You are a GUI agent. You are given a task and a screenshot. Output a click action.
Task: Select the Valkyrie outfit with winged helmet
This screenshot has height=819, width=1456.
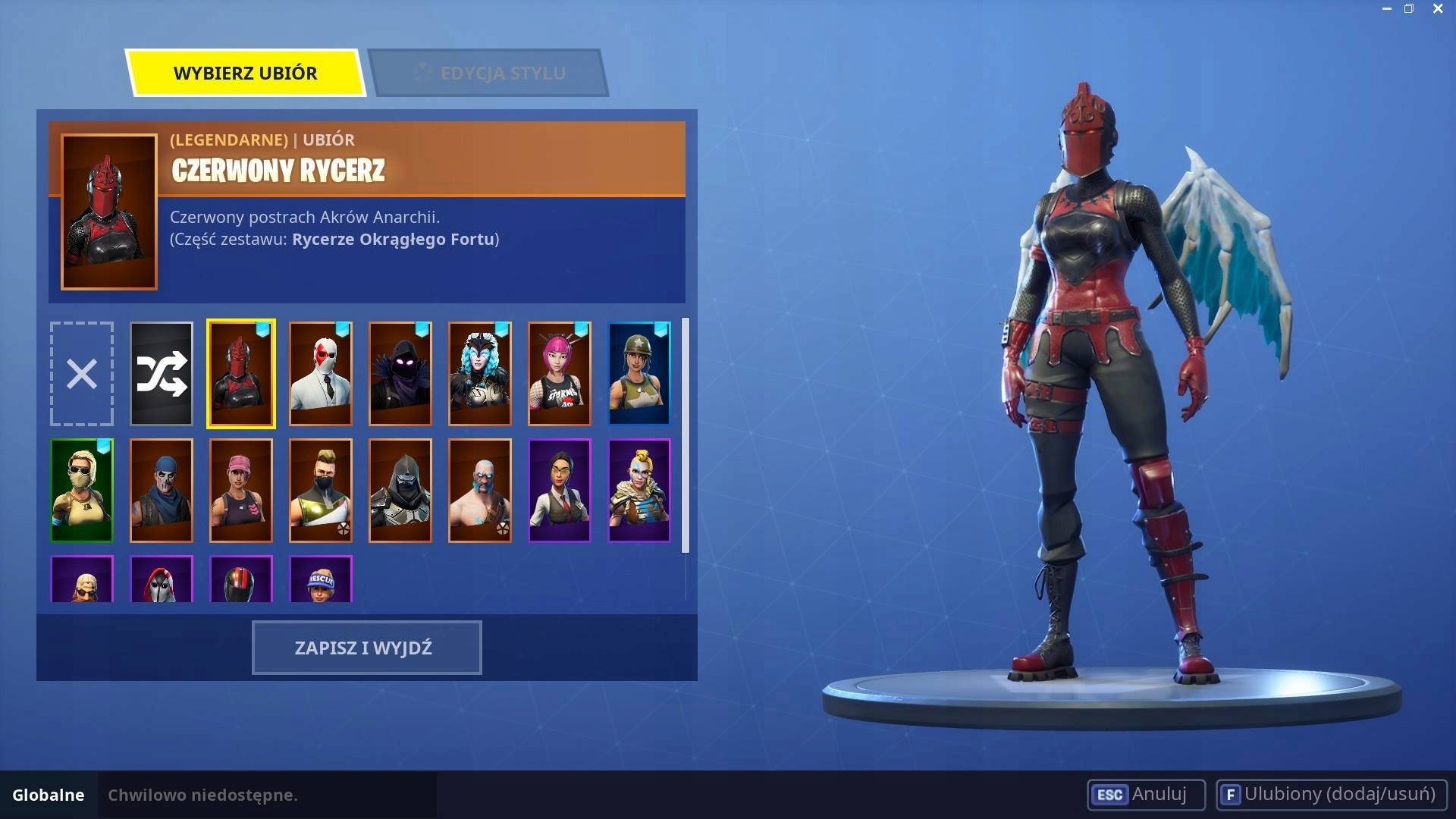tap(480, 373)
